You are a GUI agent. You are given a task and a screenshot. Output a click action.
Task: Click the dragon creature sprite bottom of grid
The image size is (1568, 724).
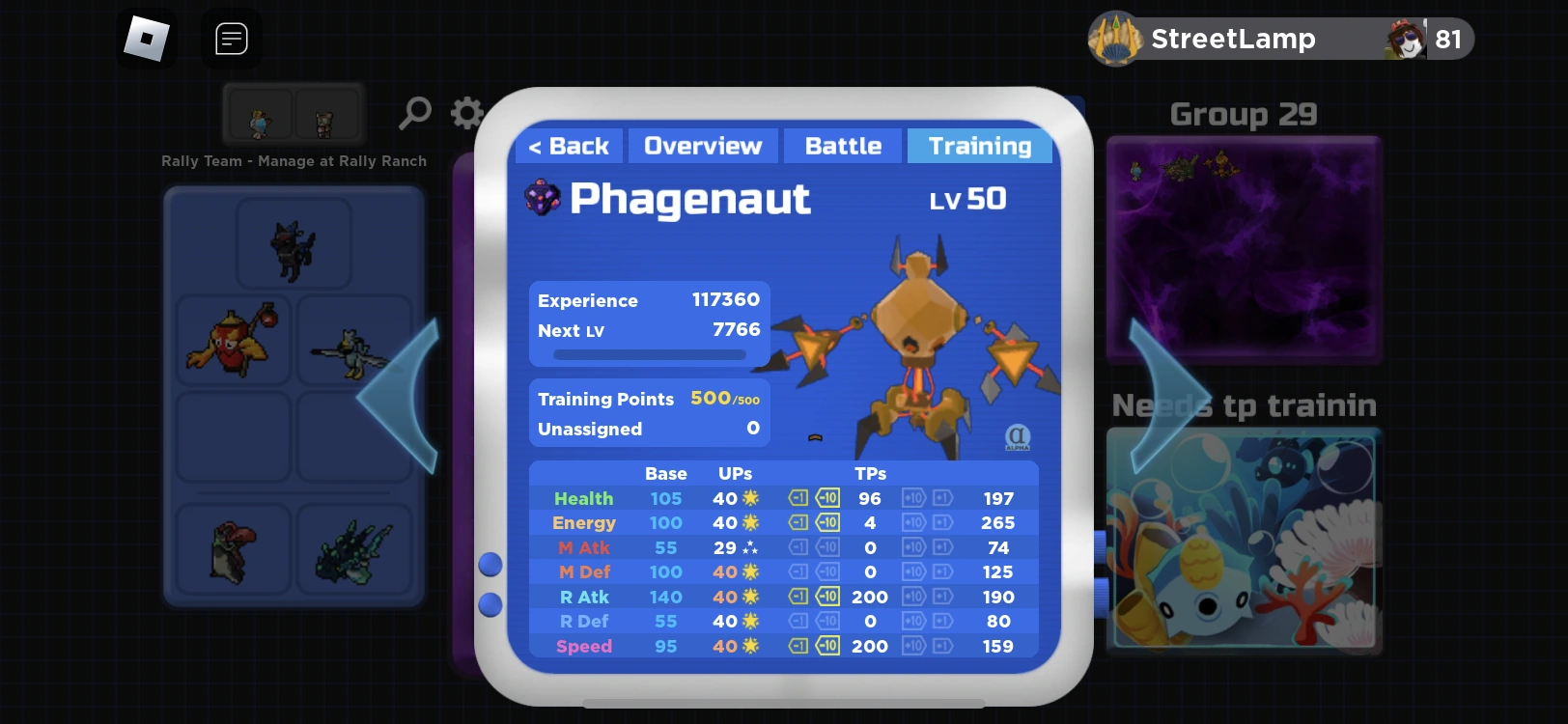tap(354, 550)
